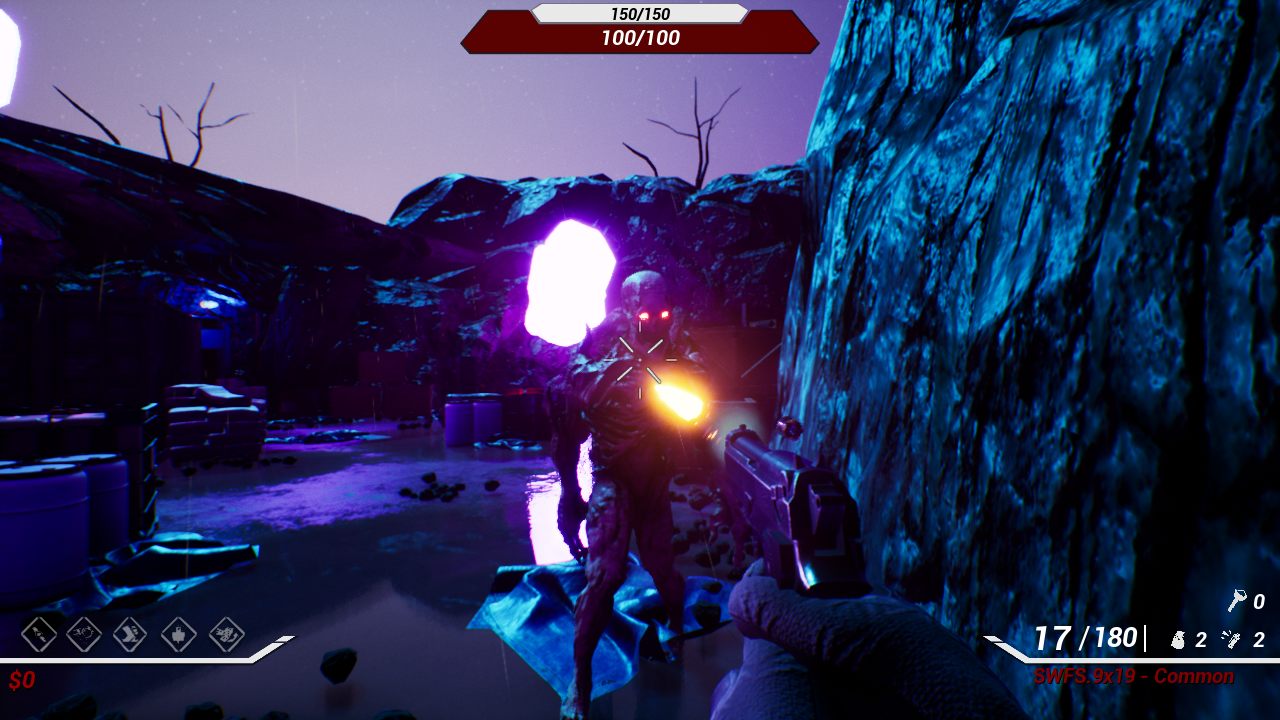Select the winged boot perk icon

(131, 633)
